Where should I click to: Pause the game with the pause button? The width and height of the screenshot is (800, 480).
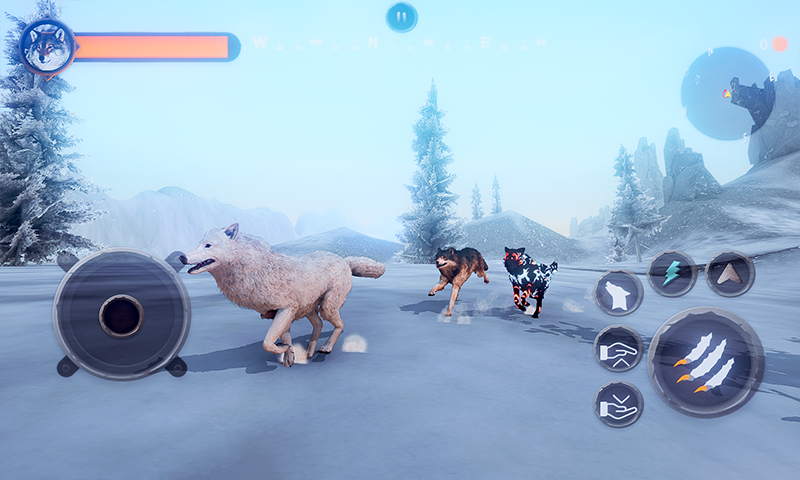(401, 16)
